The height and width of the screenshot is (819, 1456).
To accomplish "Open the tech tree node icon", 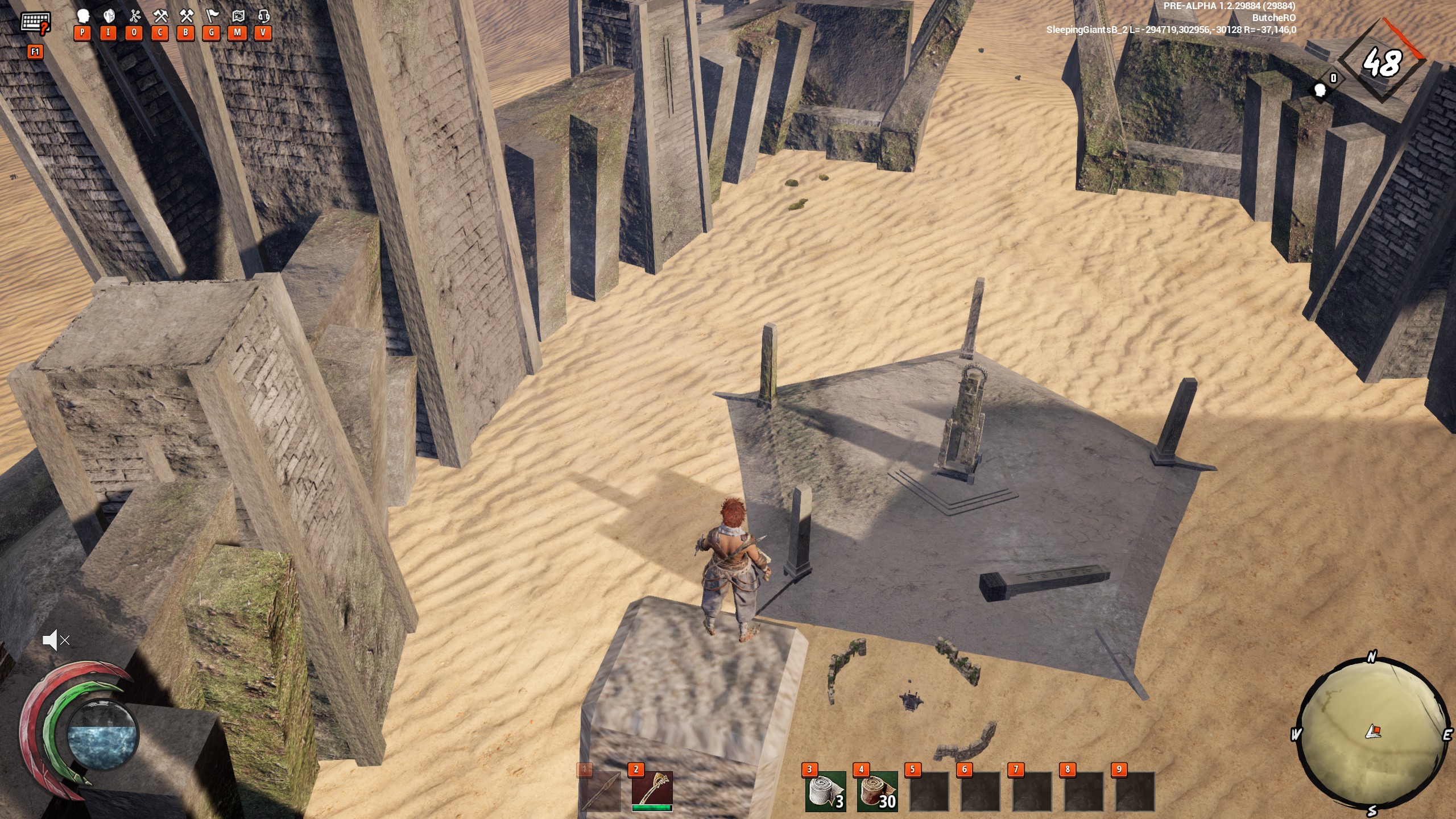I will pos(135,16).
